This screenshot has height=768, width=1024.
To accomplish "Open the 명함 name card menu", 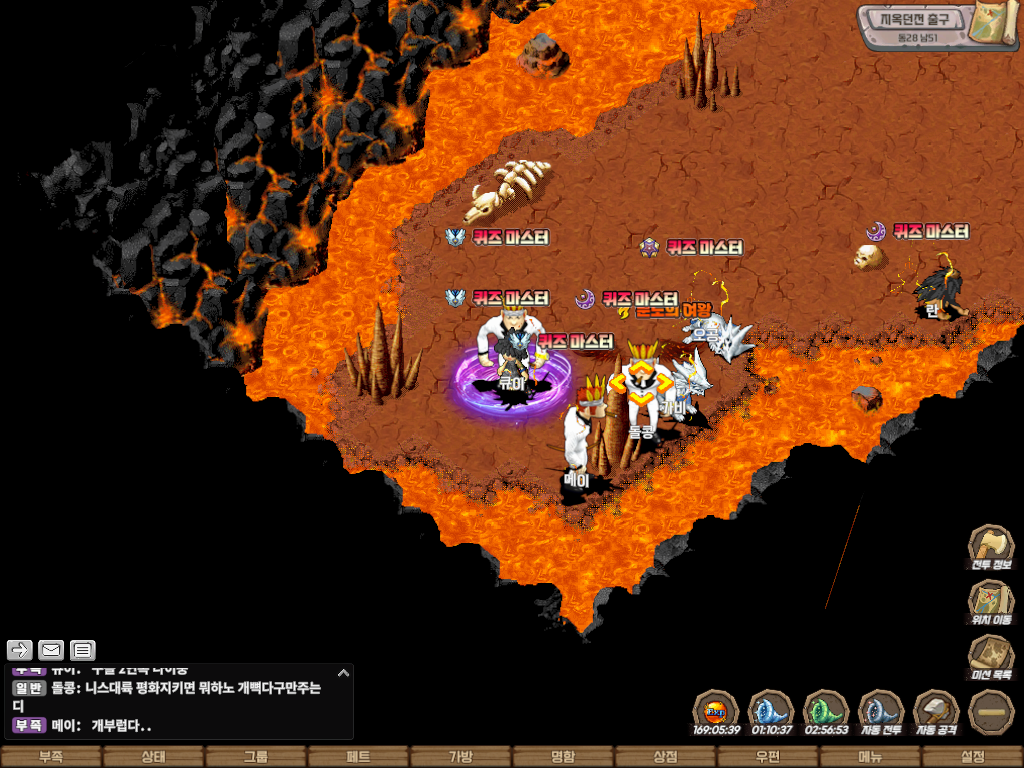I will point(563,757).
